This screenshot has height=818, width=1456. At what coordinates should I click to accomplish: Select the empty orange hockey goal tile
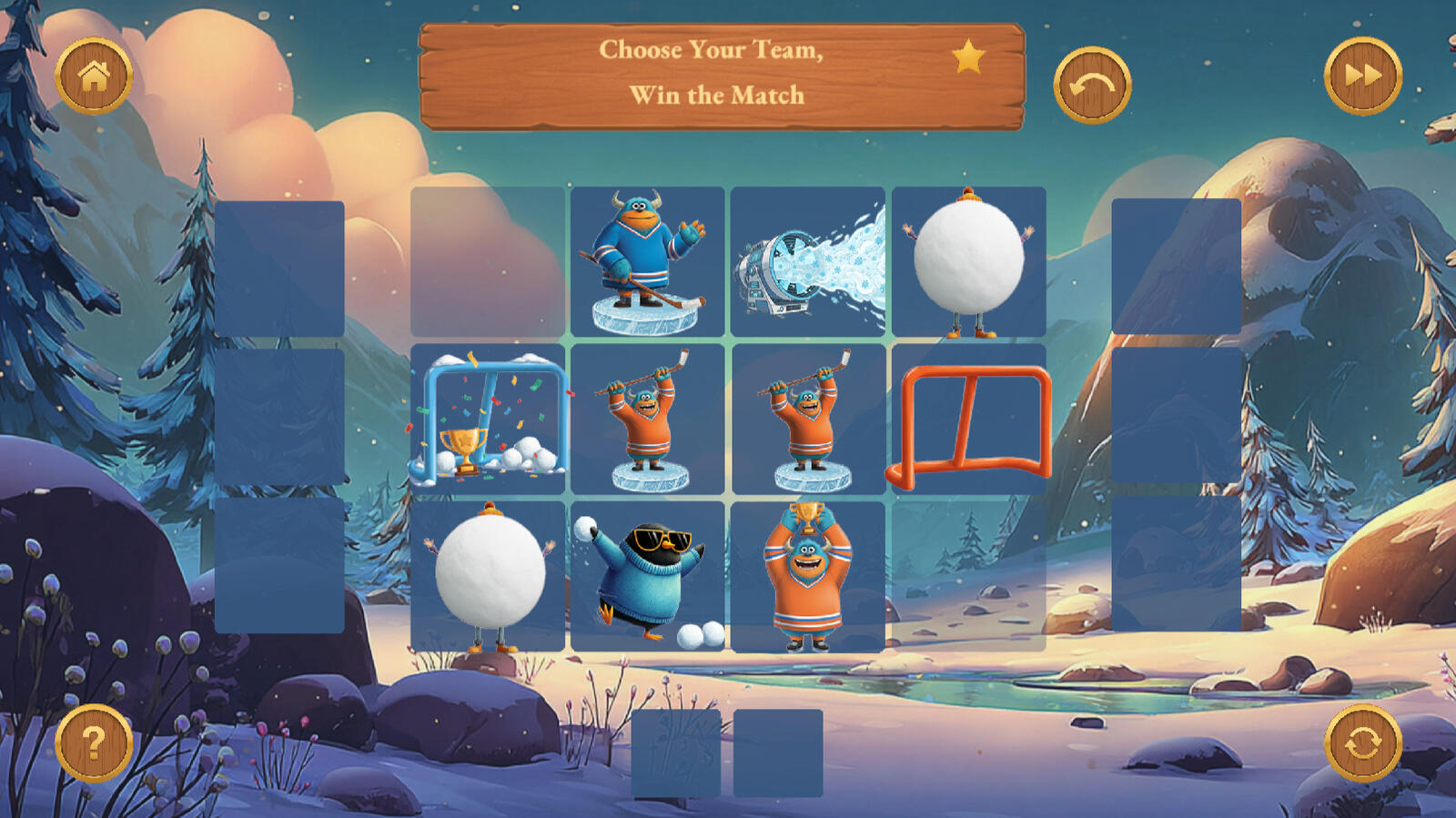969,419
